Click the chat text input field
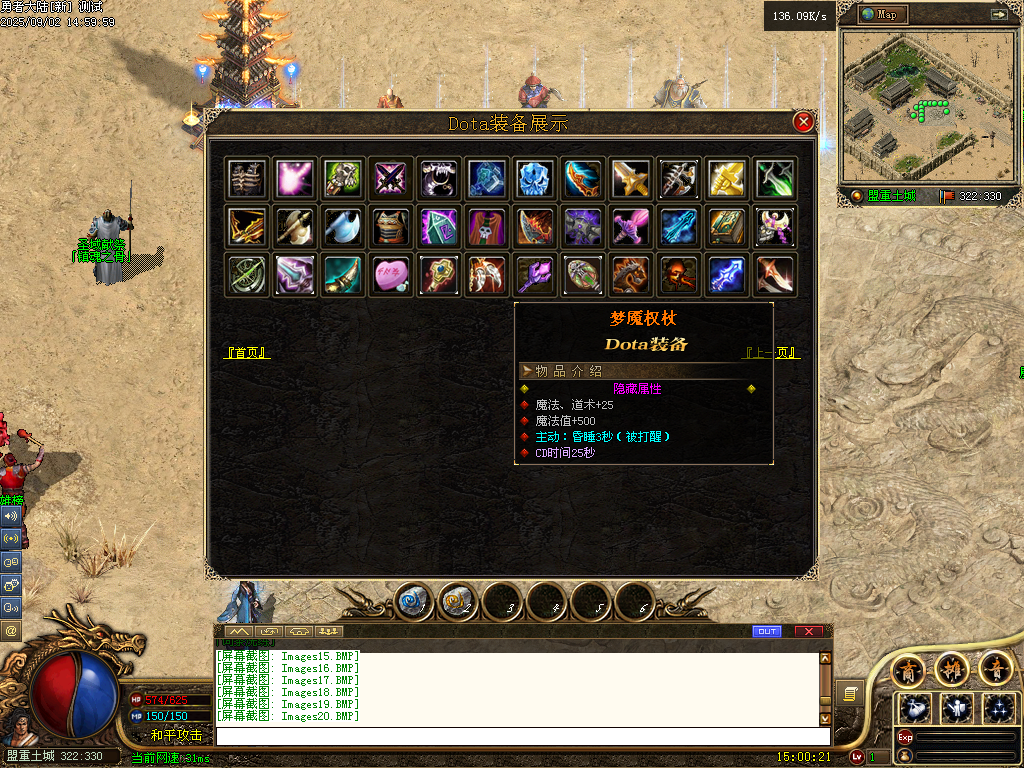 pyautogui.click(x=520, y=736)
